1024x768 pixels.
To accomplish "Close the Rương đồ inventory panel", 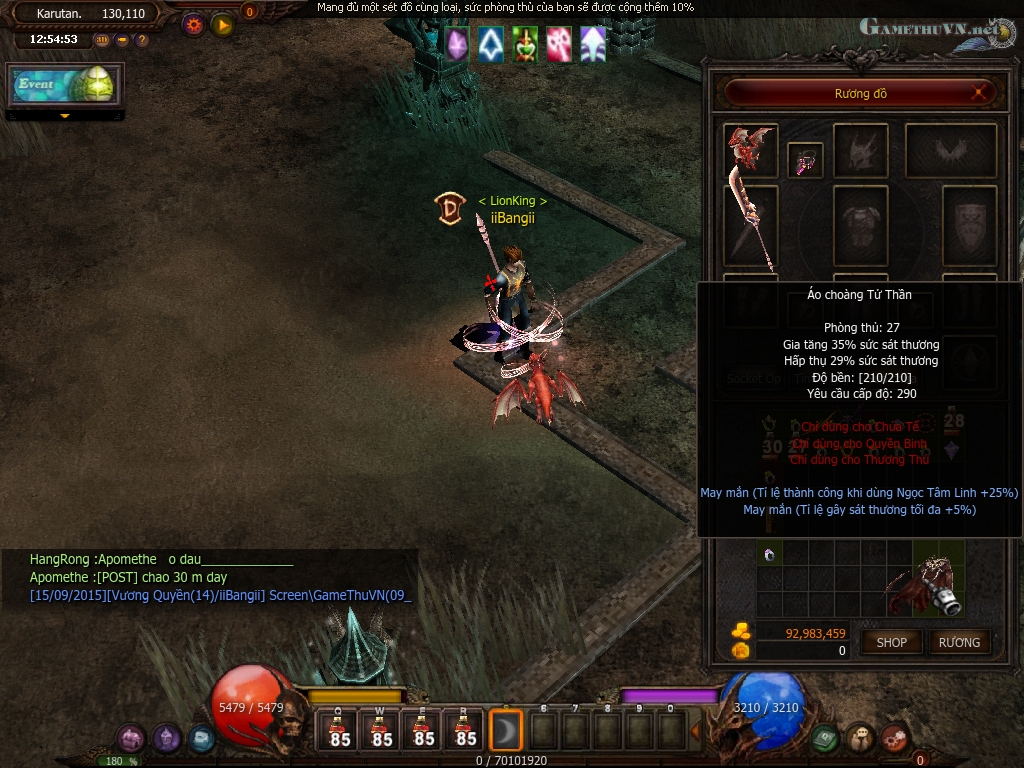I will pyautogui.click(x=982, y=93).
